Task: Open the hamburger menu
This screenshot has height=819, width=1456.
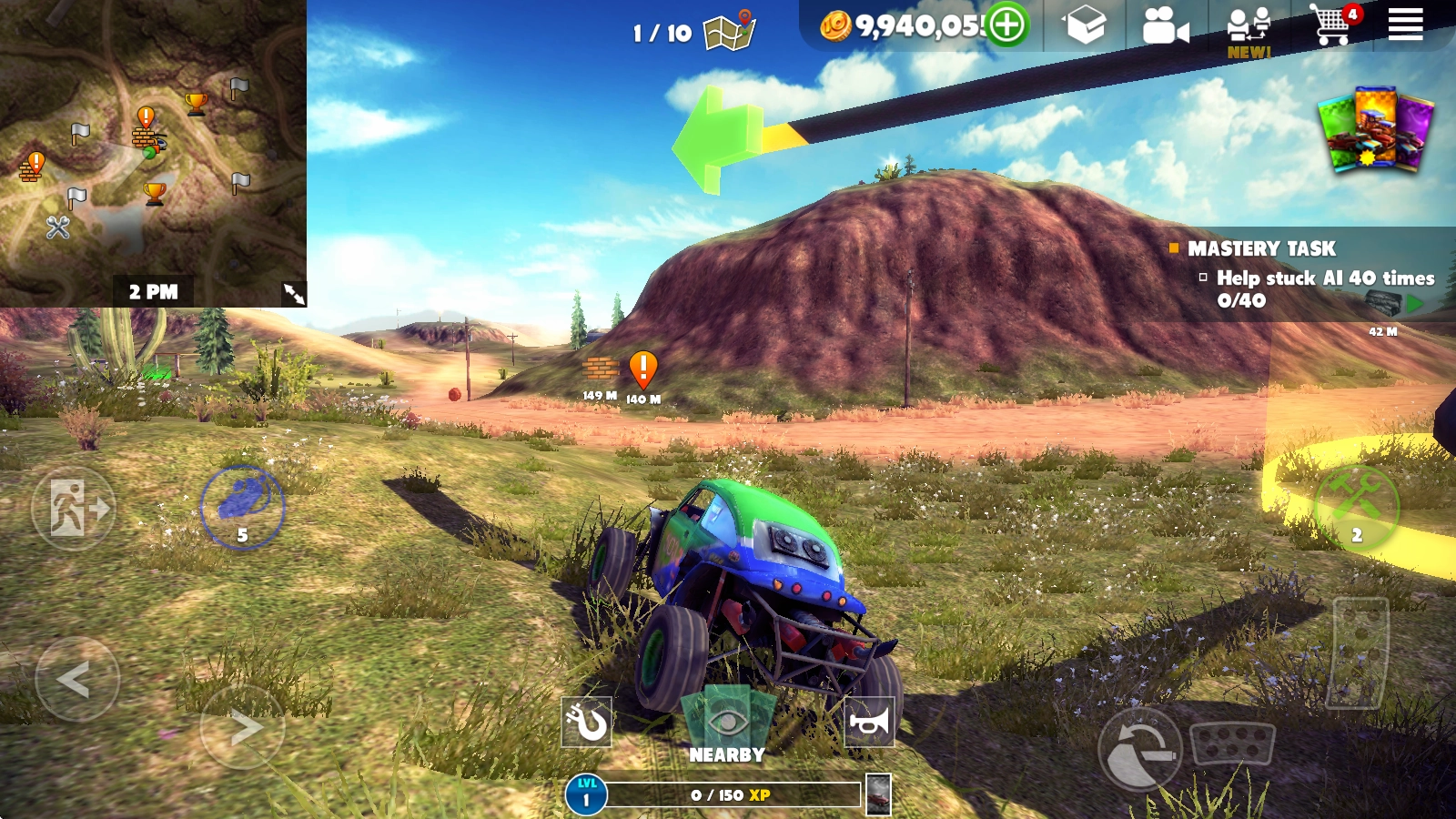Action: (1405, 25)
